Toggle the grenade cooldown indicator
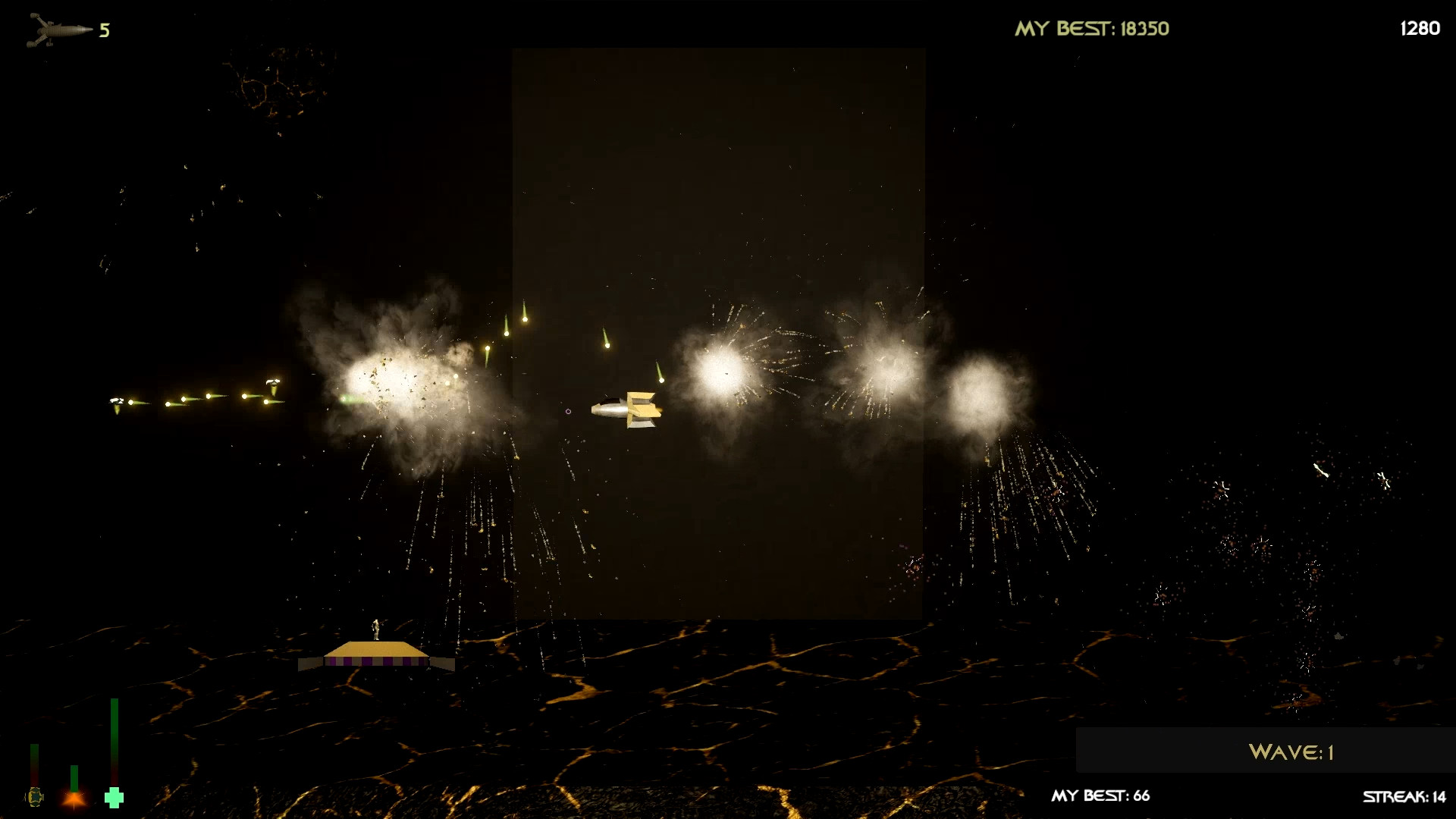This screenshot has width=1456, height=819. [34, 766]
